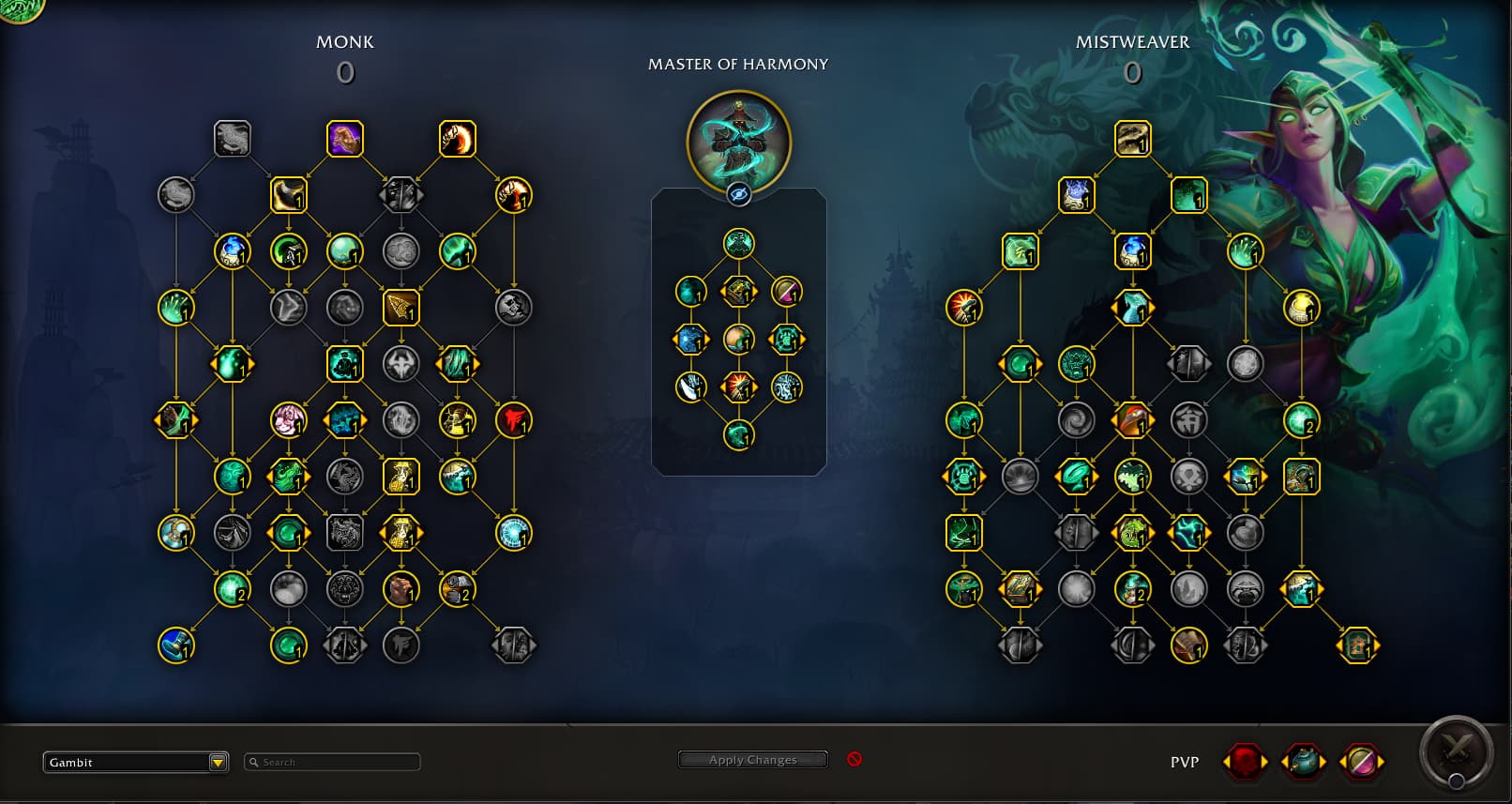Viewport: 1512px width, 804px height.
Task: Select the orange crescent kick talent in top row
Action: click(458, 139)
